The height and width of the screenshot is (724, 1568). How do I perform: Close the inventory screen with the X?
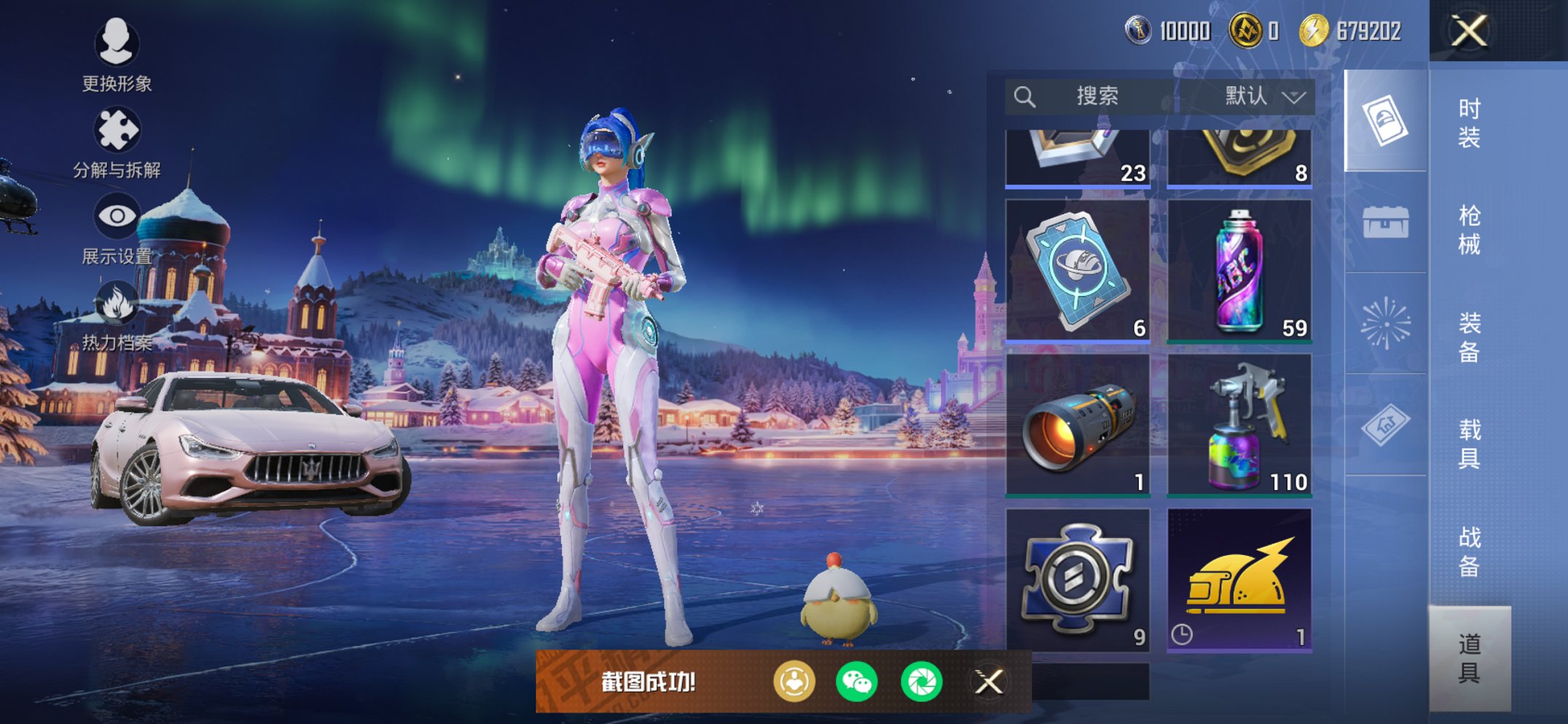coord(1468,31)
